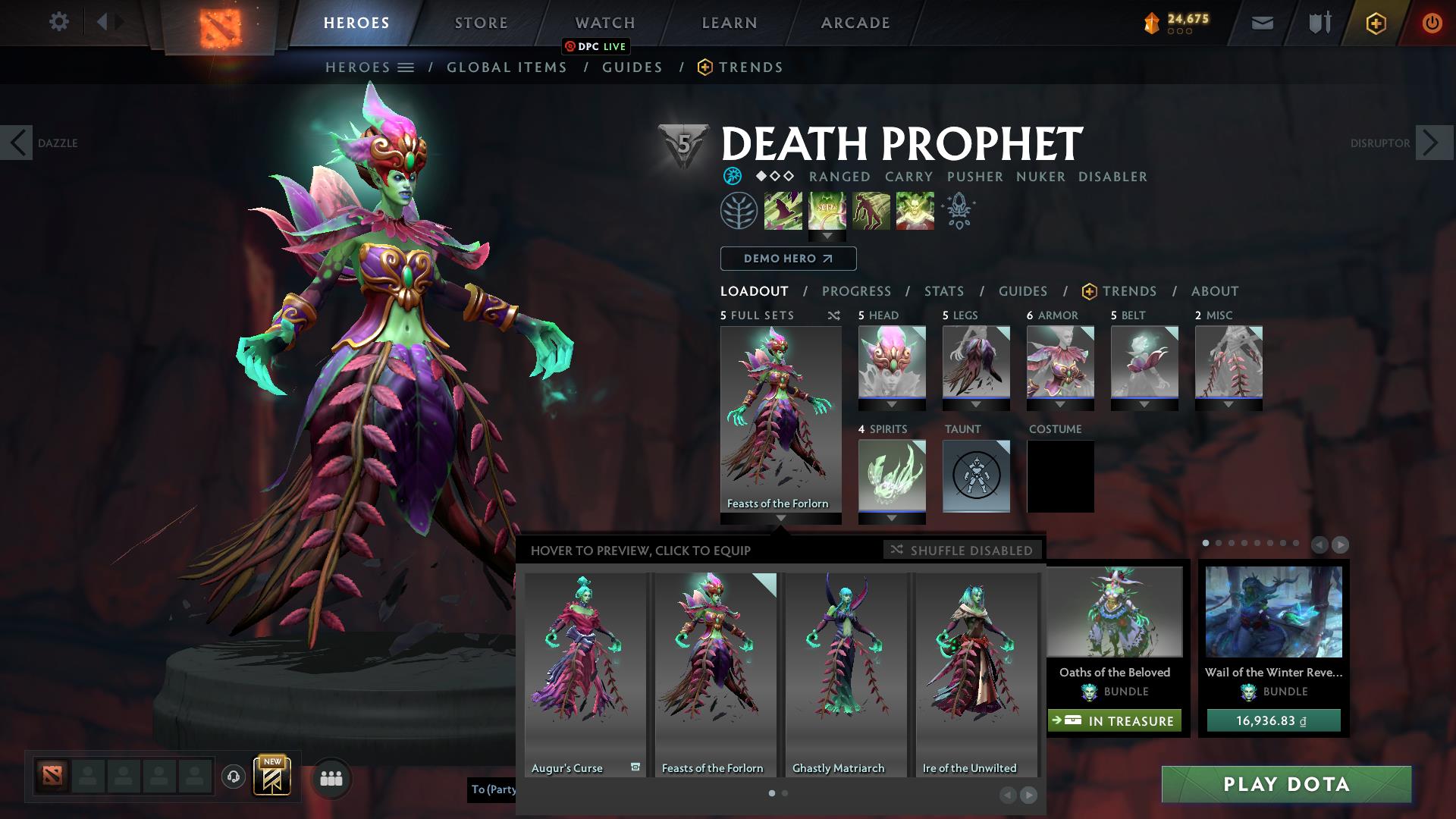
Task: Buy Wail of the Winter Revenant bundle
Action: click(x=1273, y=720)
